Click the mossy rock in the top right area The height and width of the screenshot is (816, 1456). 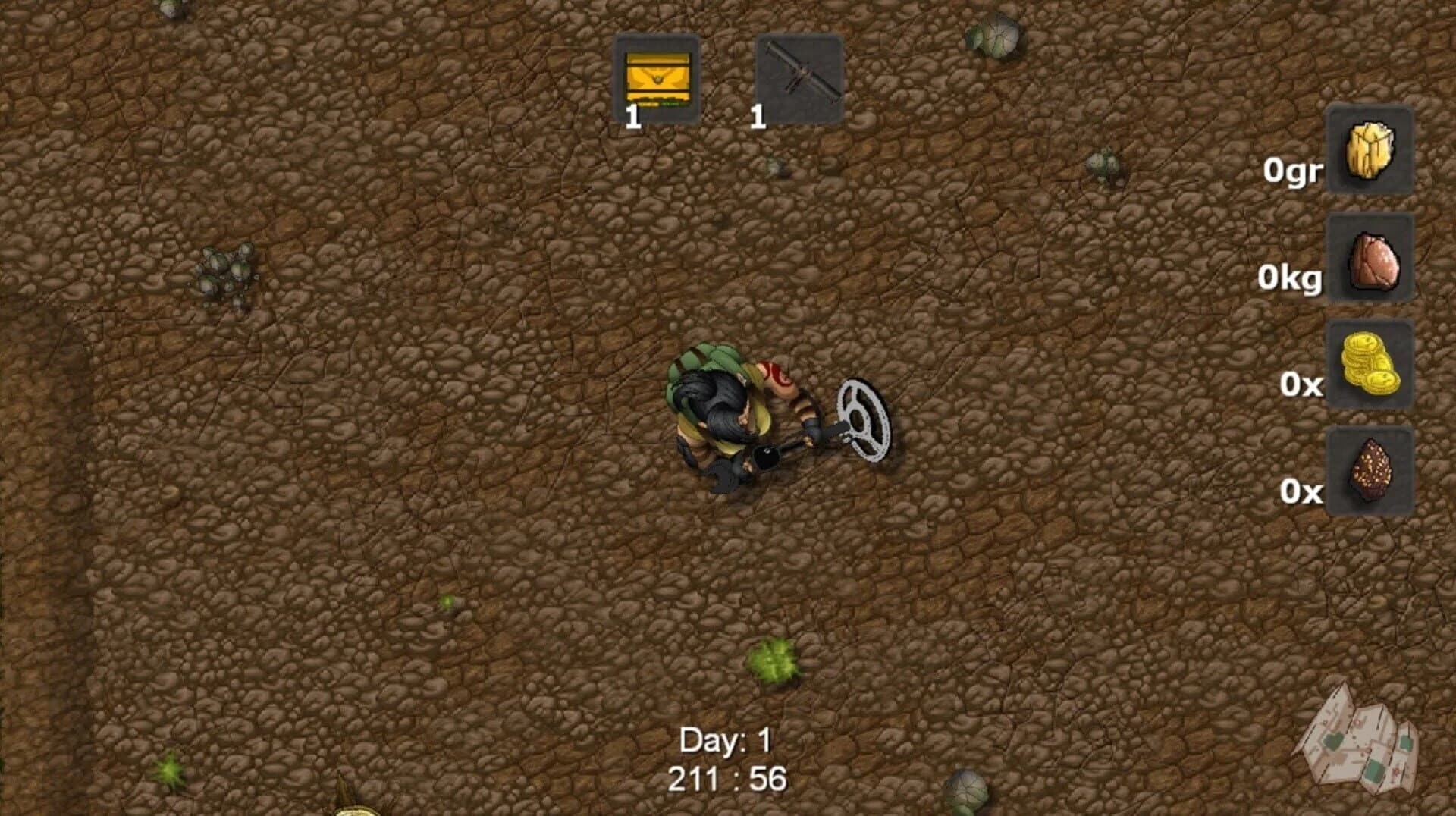(993, 36)
